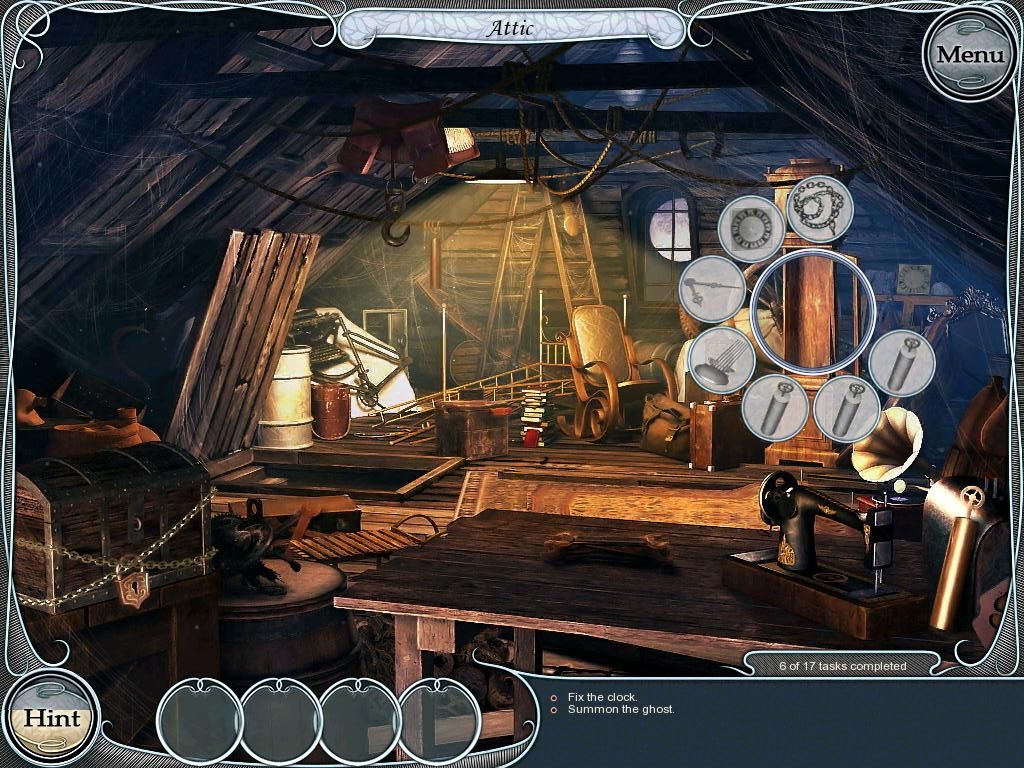The image size is (1024, 768).
Task: Select the clock face icon
Action: (x=751, y=228)
